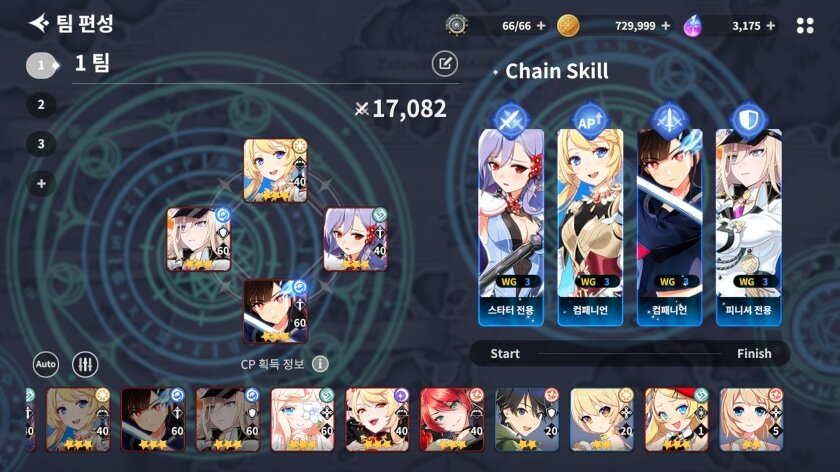Switch to team tab 2
The height and width of the screenshot is (472, 840).
[41, 104]
